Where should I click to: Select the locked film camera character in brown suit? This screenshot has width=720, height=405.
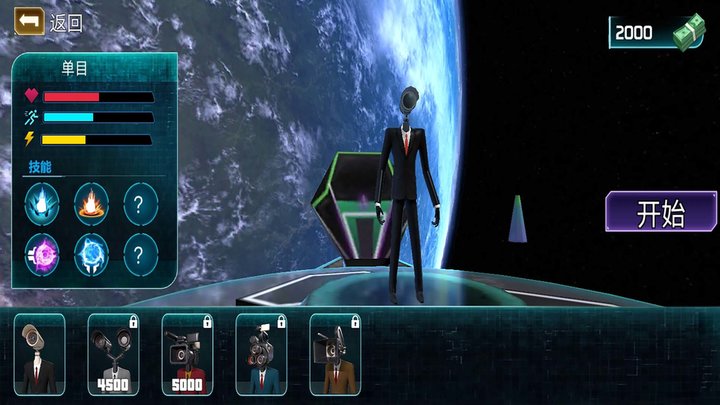(x=335, y=354)
